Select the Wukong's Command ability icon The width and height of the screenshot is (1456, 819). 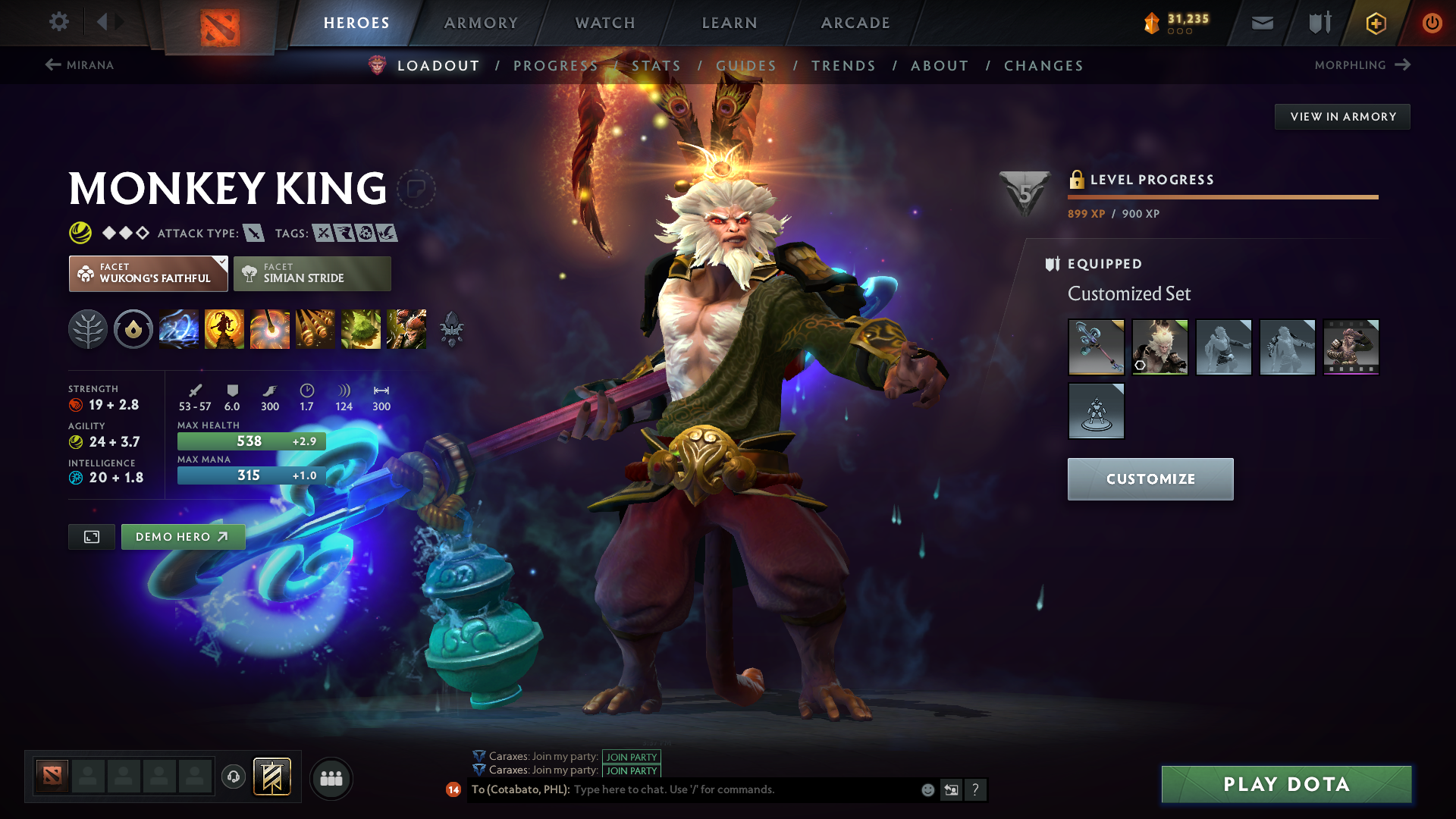click(x=406, y=329)
